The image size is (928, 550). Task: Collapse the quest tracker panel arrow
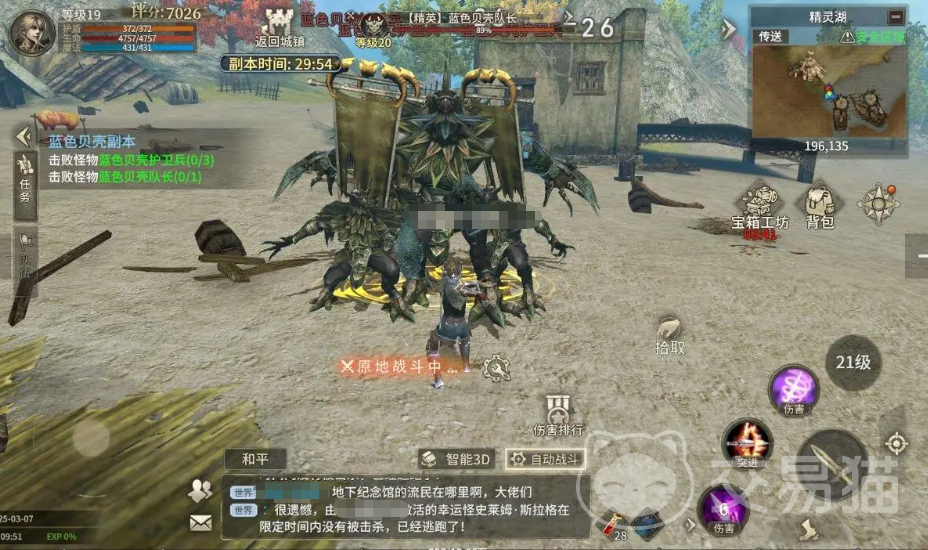coord(21,138)
